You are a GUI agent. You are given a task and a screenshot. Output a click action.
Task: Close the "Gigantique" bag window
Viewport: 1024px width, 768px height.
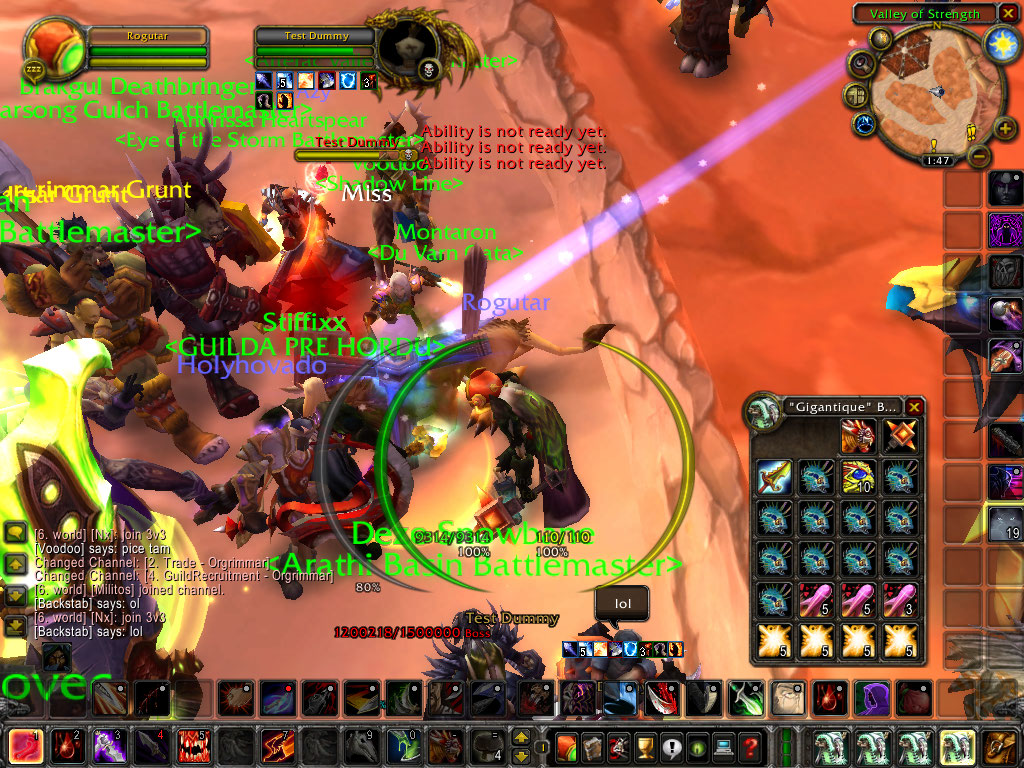tap(914, 407)
